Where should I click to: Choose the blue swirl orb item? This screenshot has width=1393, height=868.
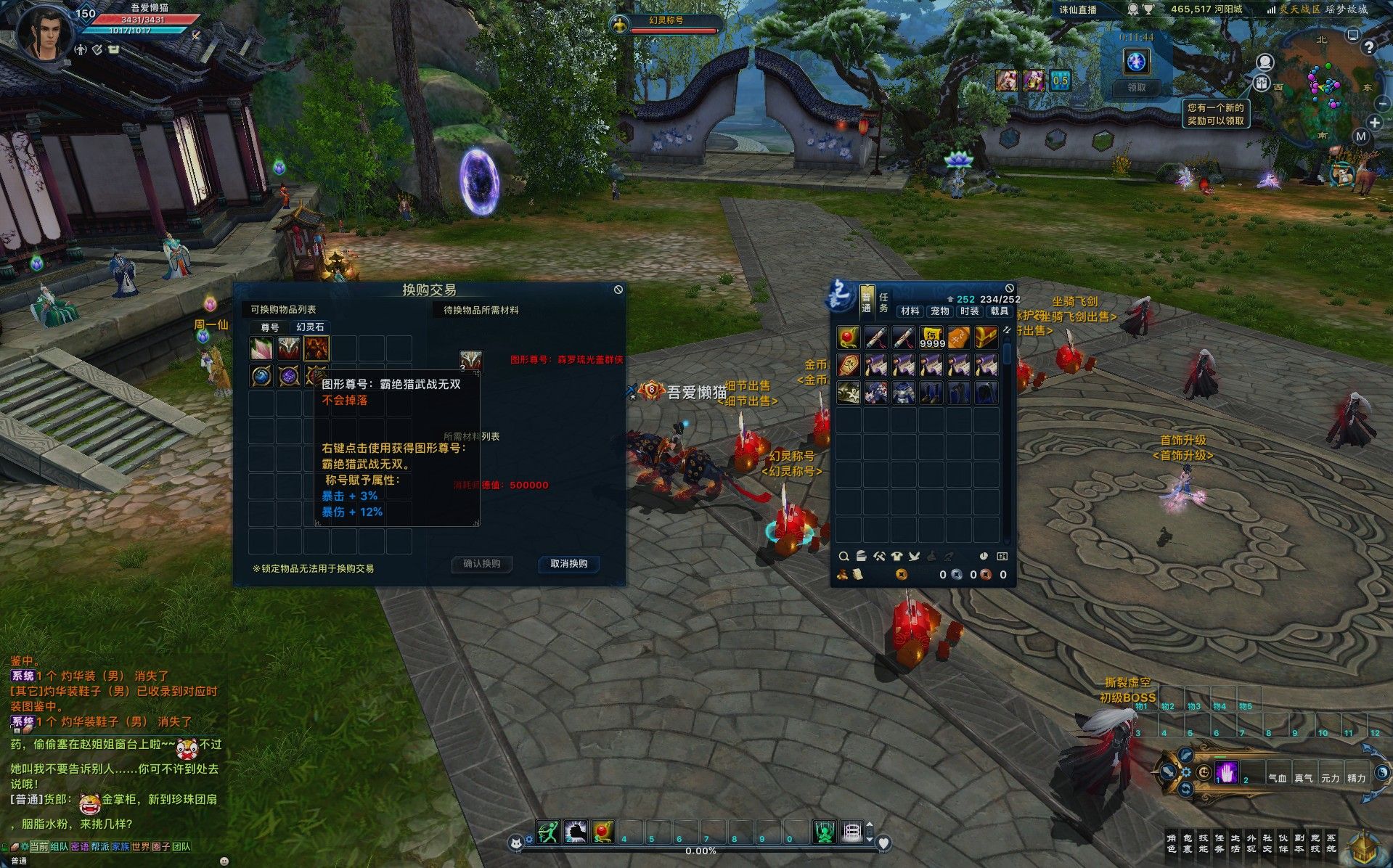point(261,376)
